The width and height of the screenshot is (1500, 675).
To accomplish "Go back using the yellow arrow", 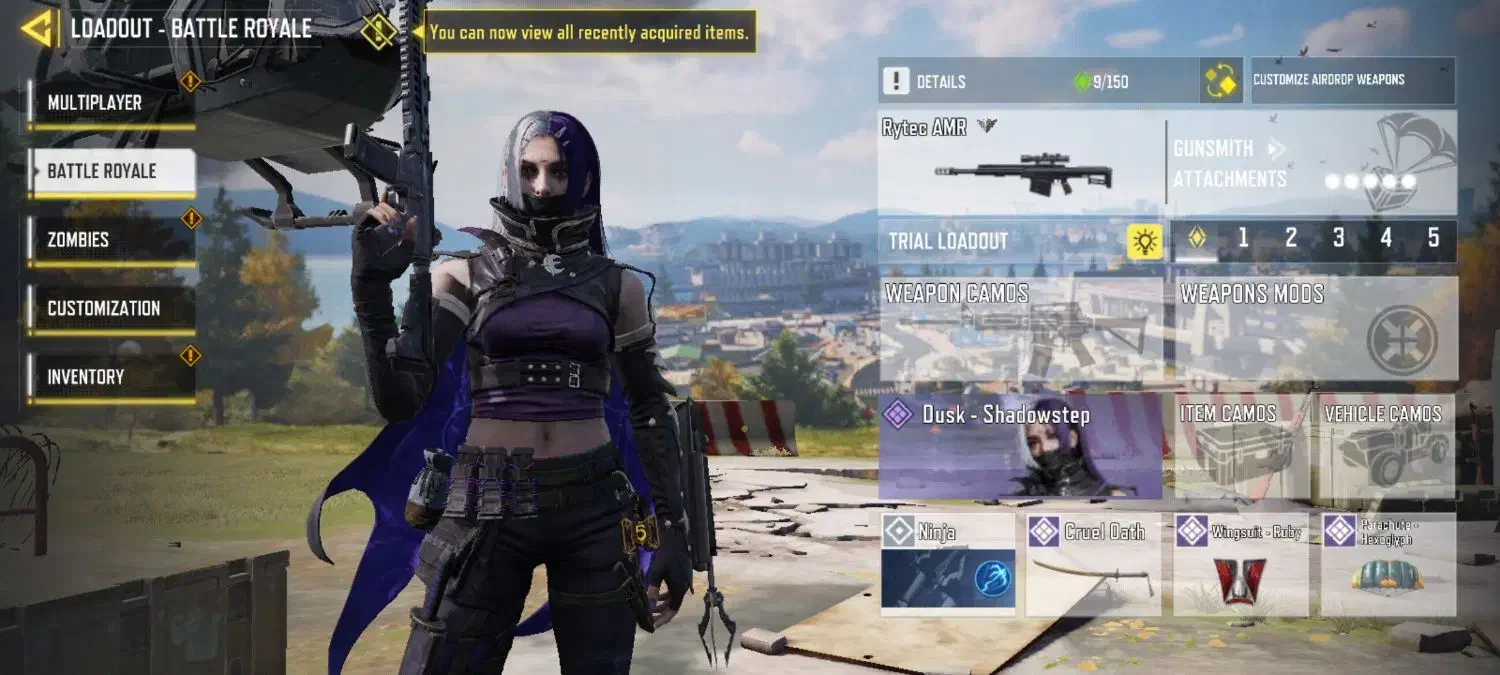I will pos(36,29).
